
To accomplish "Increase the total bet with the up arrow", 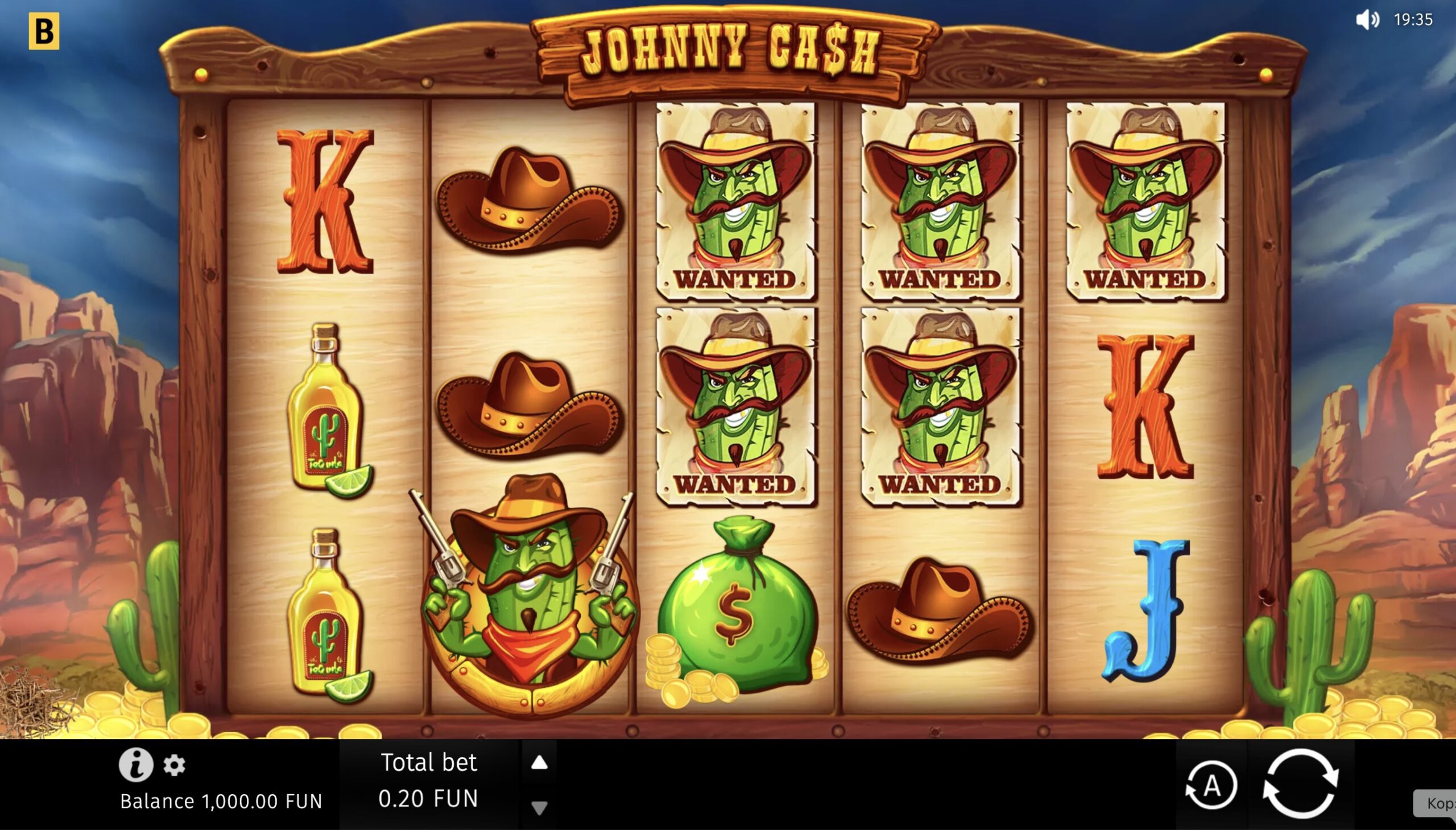I will point(539,763).
